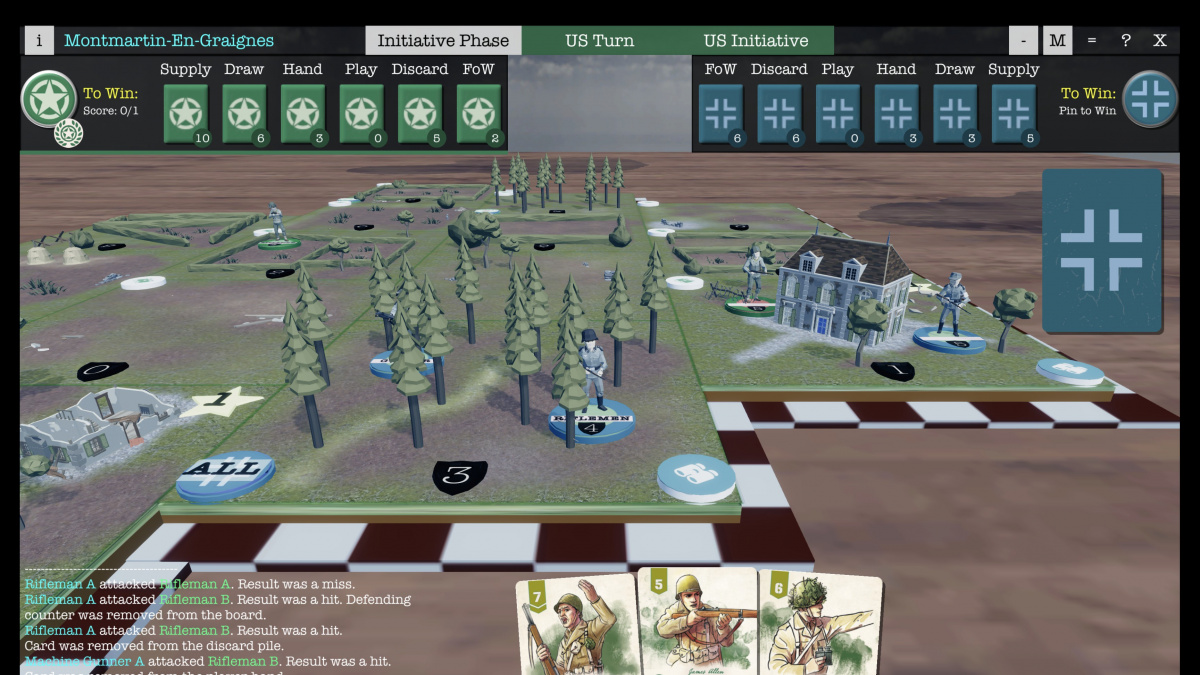Choose the rifleman card numbered 5
Viewport: 1200px width, 675px height.
(x=697, y=622)
